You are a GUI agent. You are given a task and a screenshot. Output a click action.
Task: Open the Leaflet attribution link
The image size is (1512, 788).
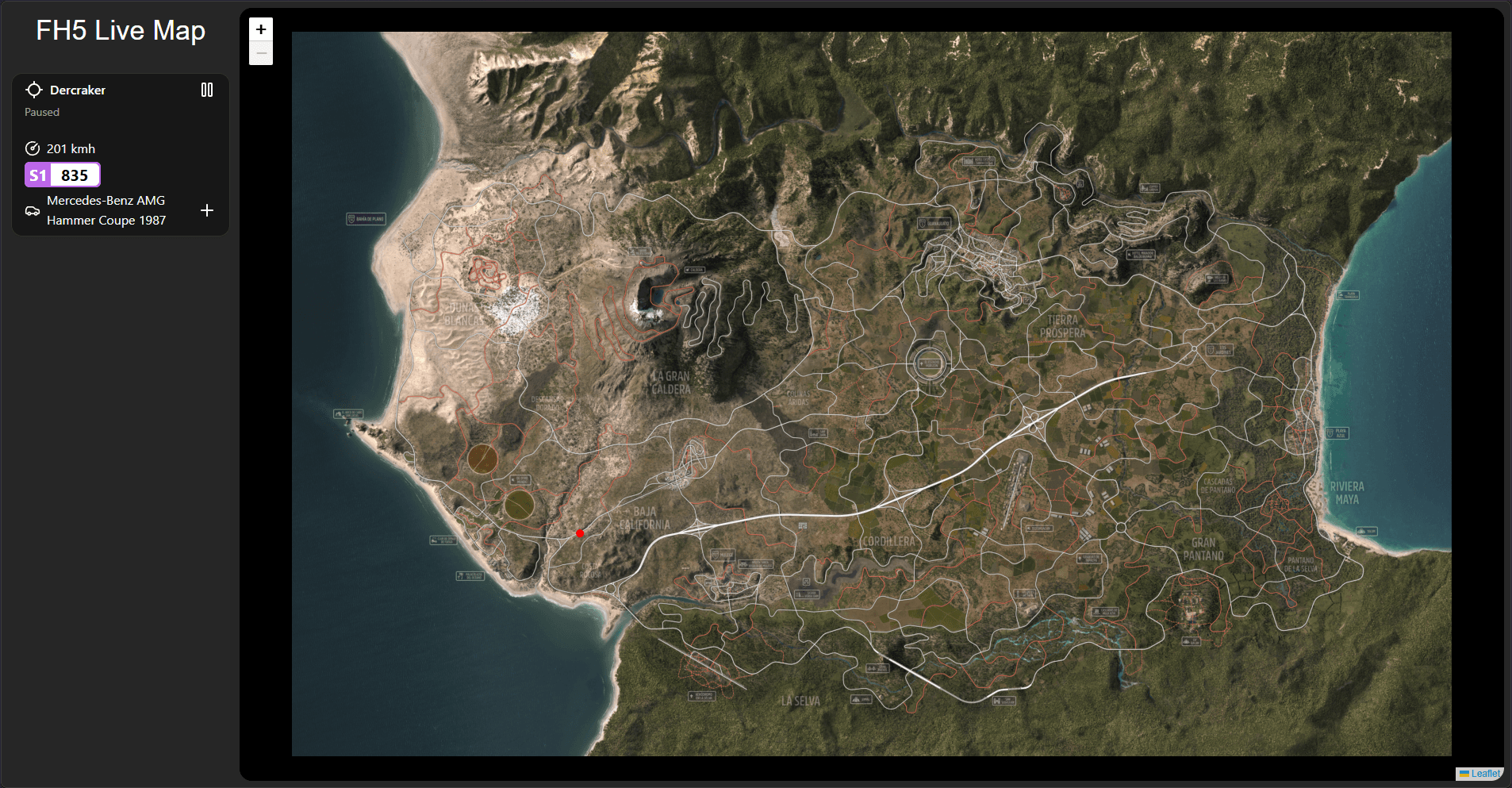pyautogui.click(x=1485, y=773)
